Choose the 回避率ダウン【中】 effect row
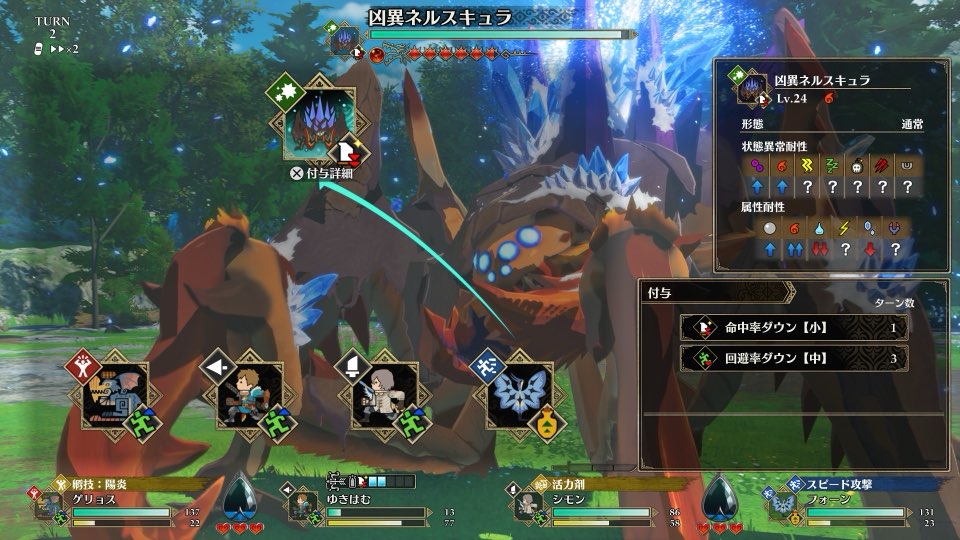 pos(787,358)
